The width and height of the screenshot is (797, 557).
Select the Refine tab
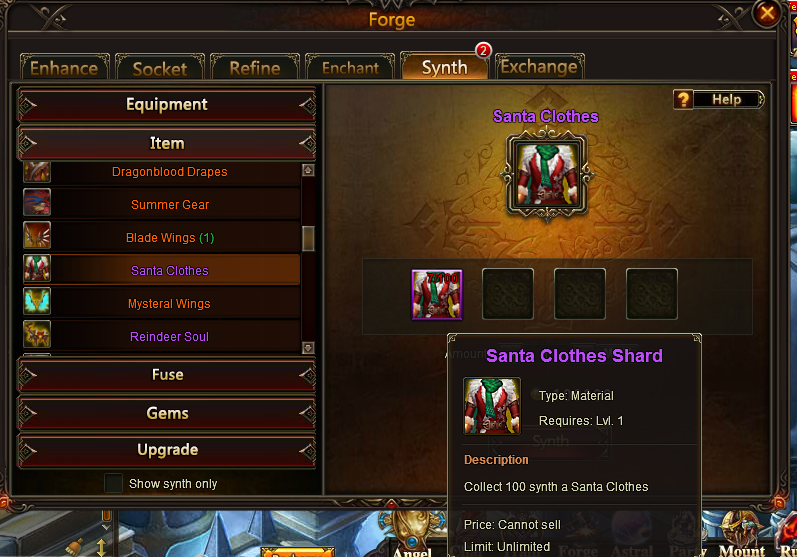click(255, 68)
